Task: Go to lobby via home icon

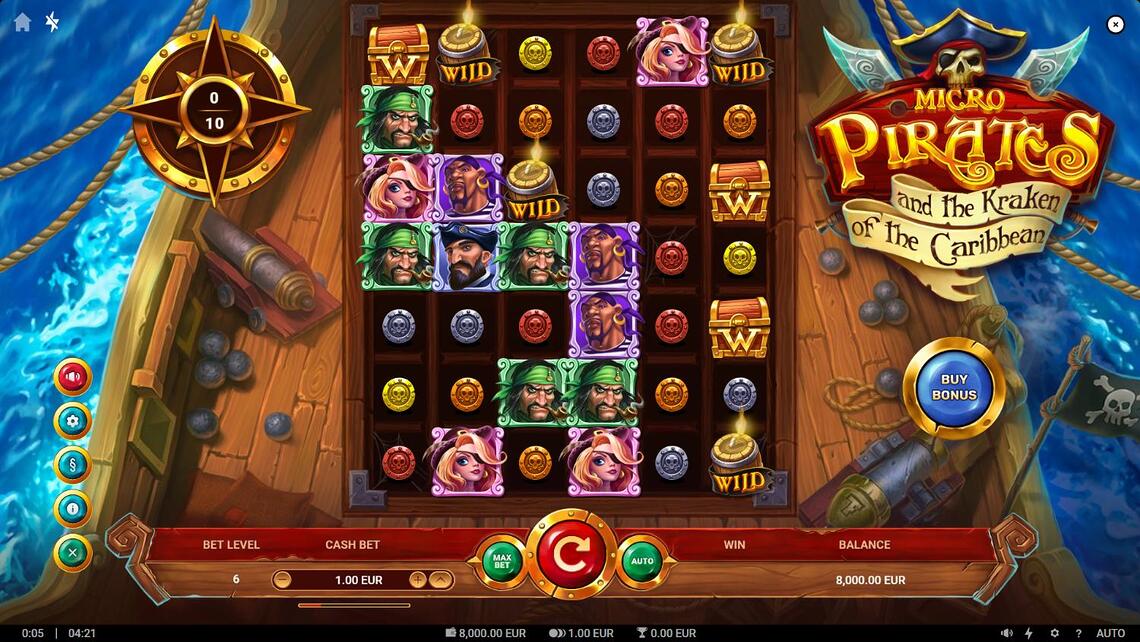Action: point(22,22)
